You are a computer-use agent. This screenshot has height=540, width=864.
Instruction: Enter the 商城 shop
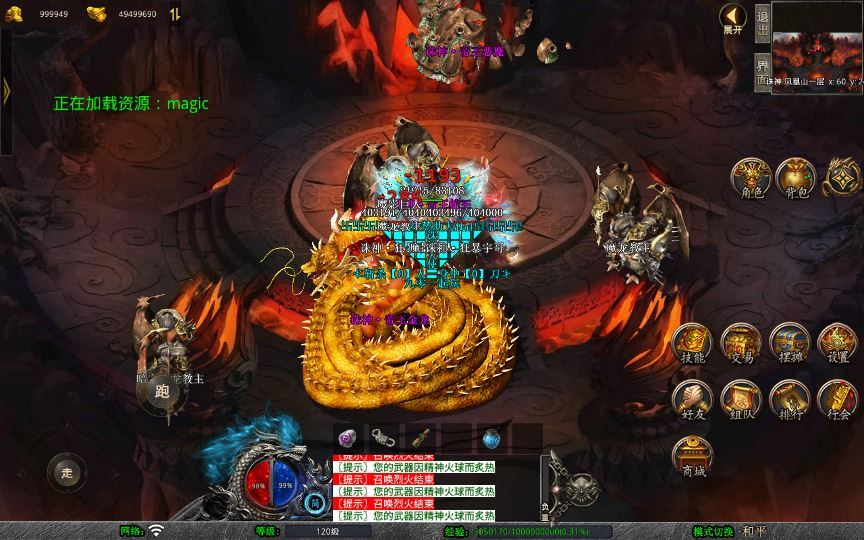[691, 457]
